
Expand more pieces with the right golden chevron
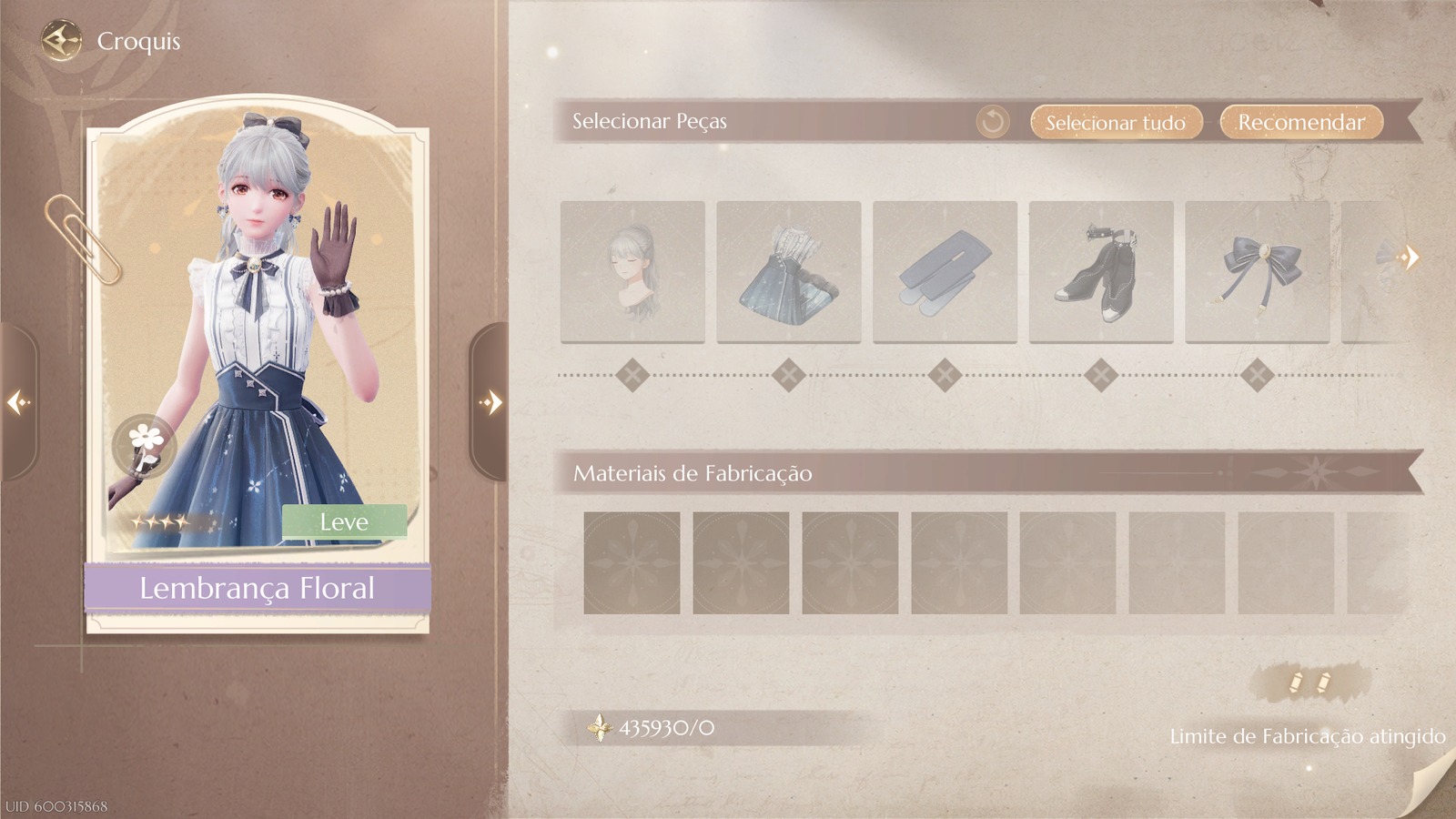(1410, 258)
